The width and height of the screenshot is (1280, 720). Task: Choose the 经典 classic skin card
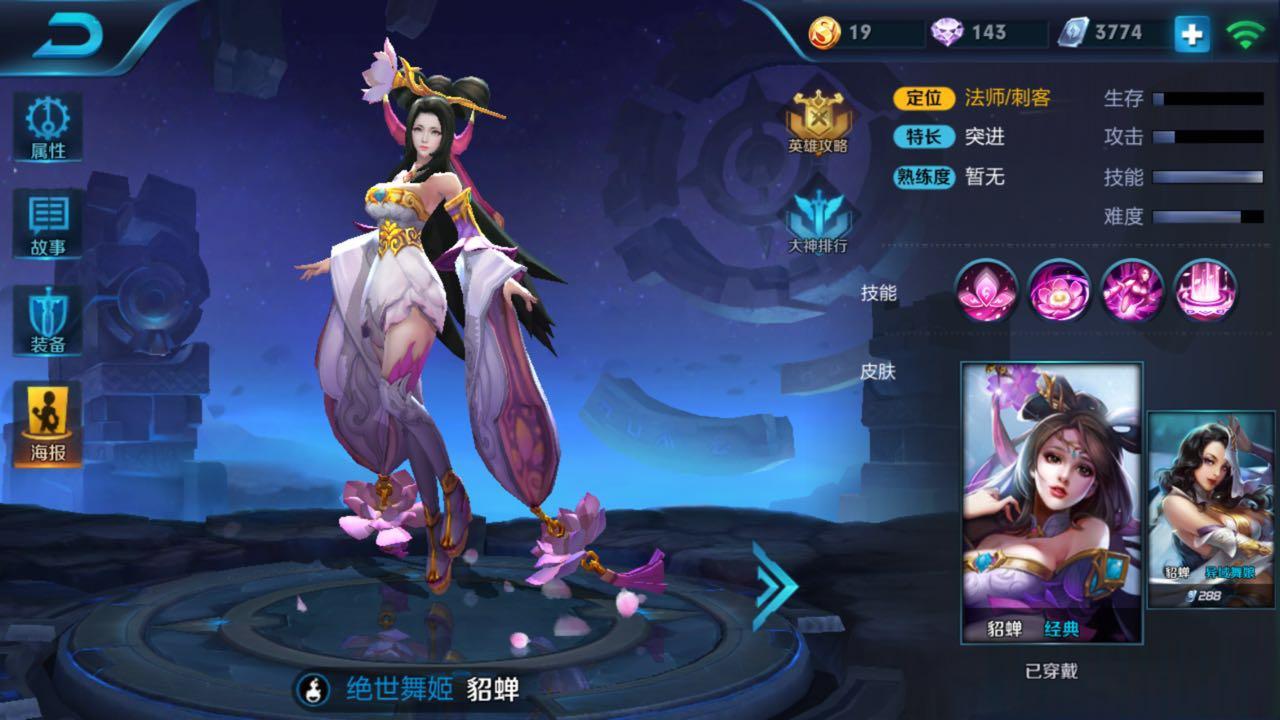click(x=1051, y=502)
